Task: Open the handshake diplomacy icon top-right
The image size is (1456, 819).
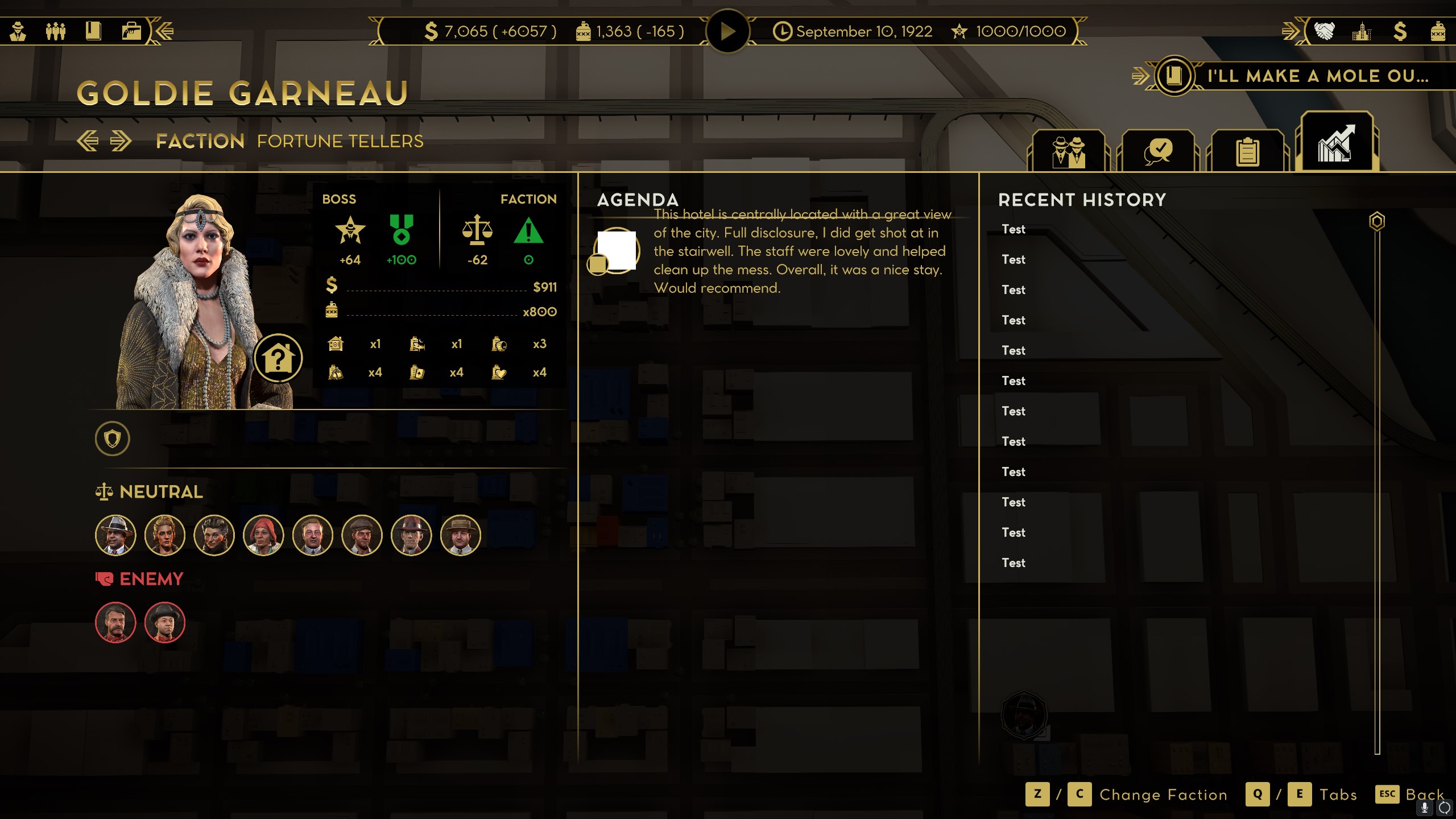Action: pos(1325,32)
